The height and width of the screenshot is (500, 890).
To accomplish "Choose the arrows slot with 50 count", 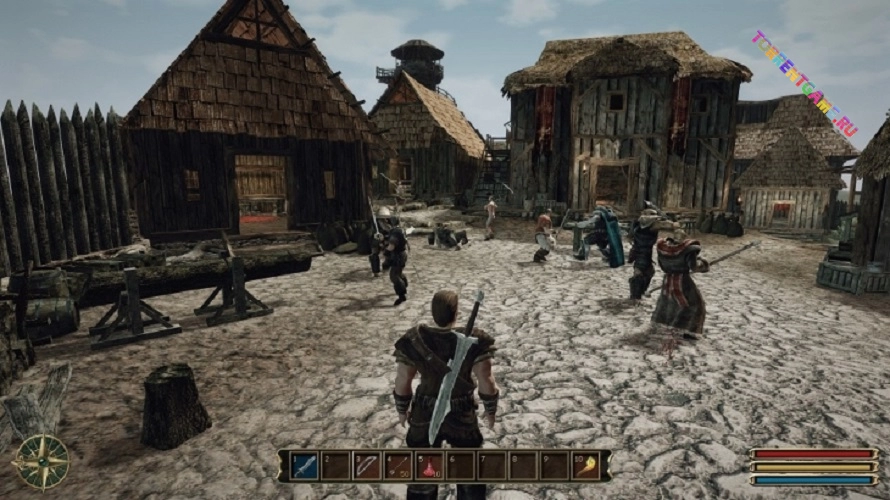I will pyautogui.click(x=398, y=465).
